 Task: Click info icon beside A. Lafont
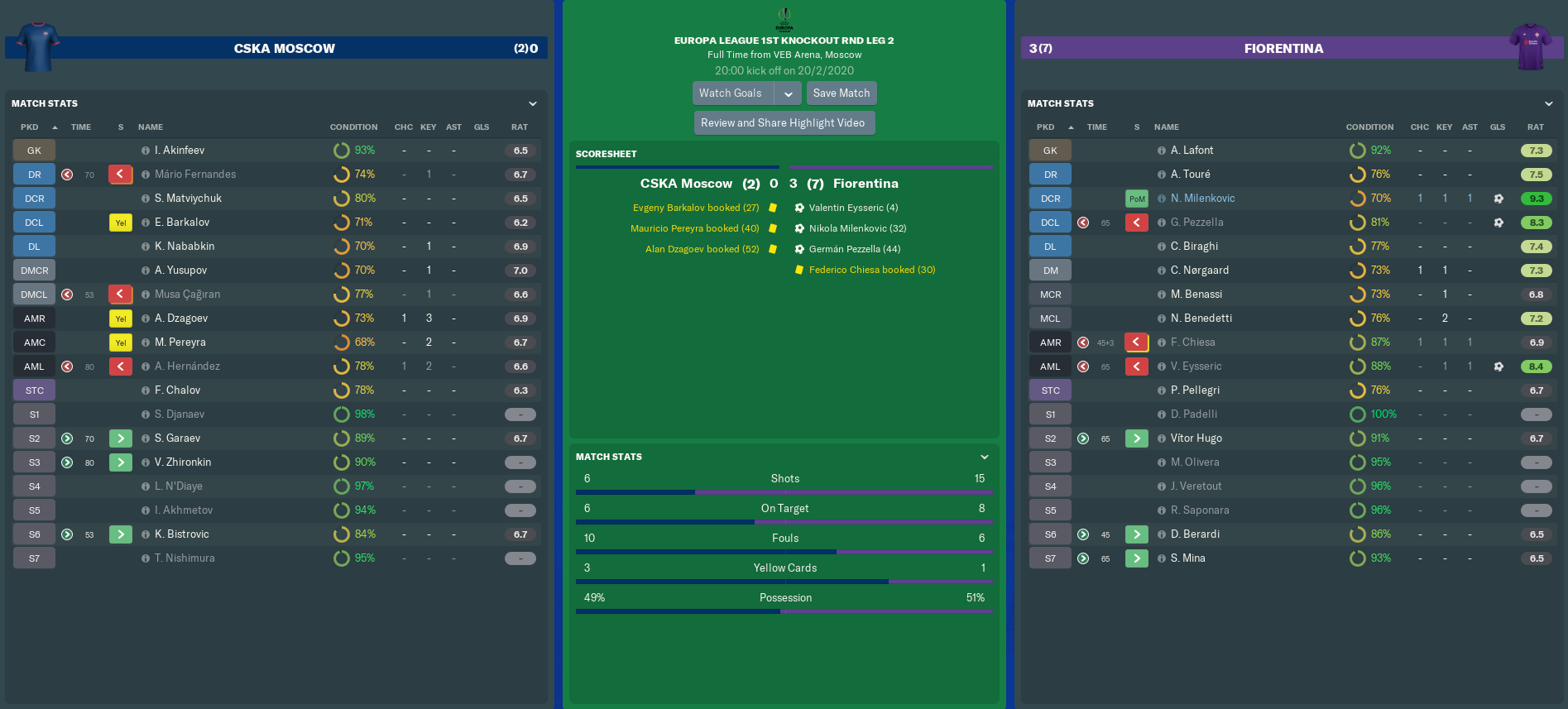click(1162, 151)
